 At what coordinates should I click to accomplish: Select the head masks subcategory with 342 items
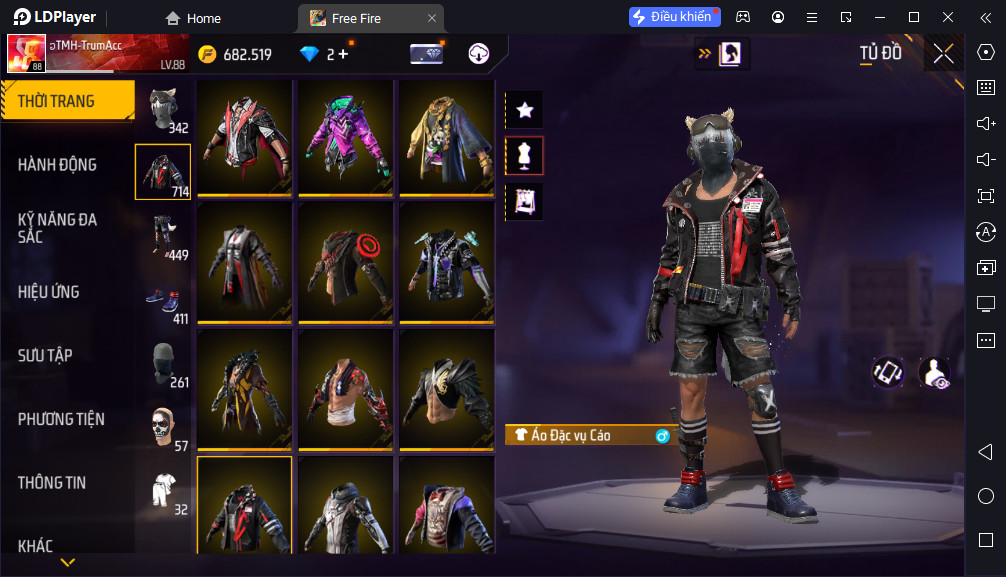click(x=163, y=109)
